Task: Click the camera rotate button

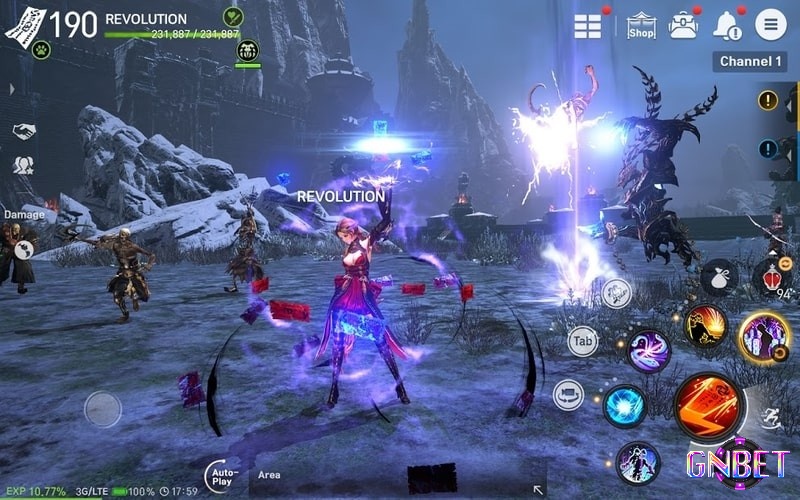Action: (569, 394)
